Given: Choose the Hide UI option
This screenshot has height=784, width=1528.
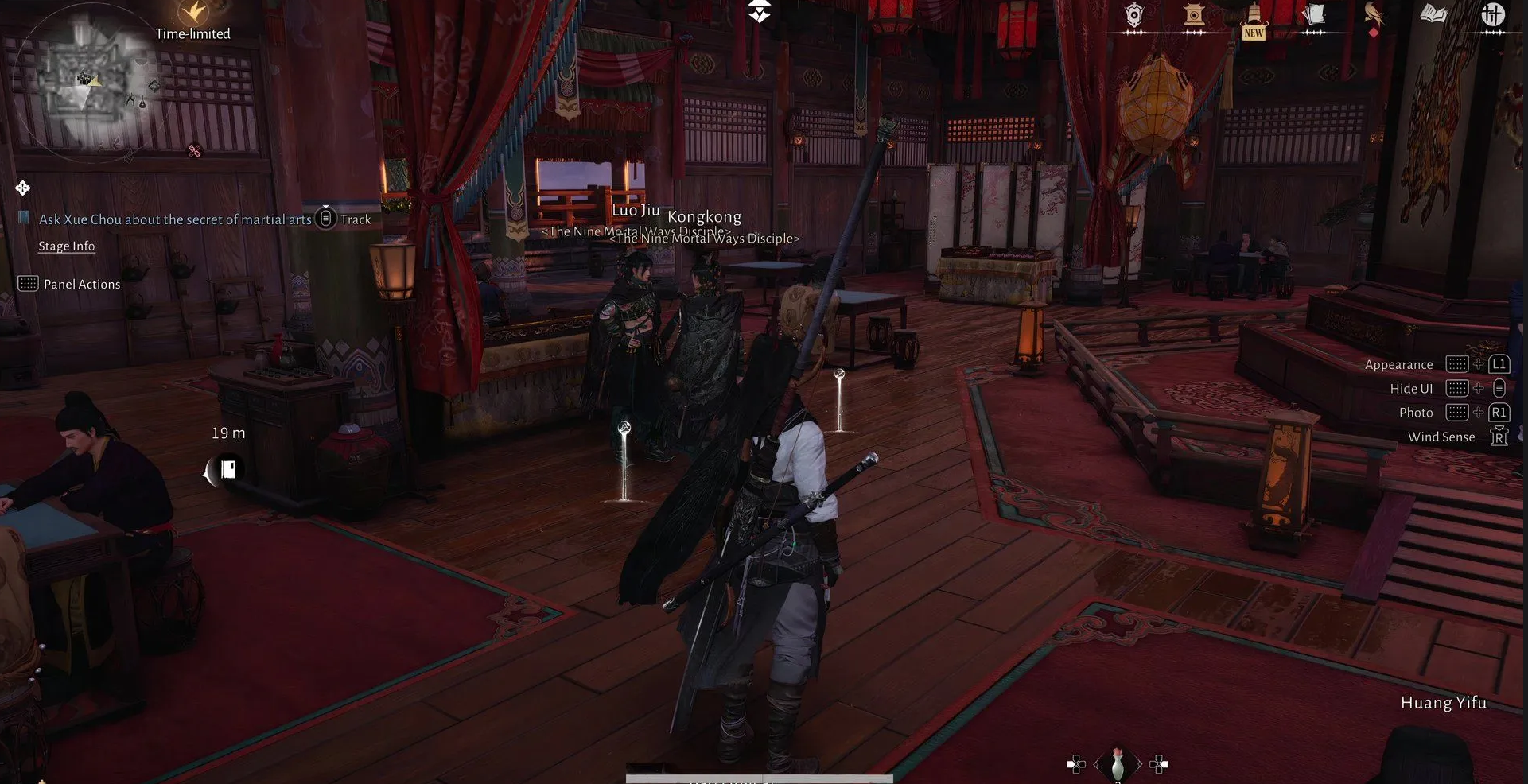Looking at the screenshot, I should click(1411, 389).
